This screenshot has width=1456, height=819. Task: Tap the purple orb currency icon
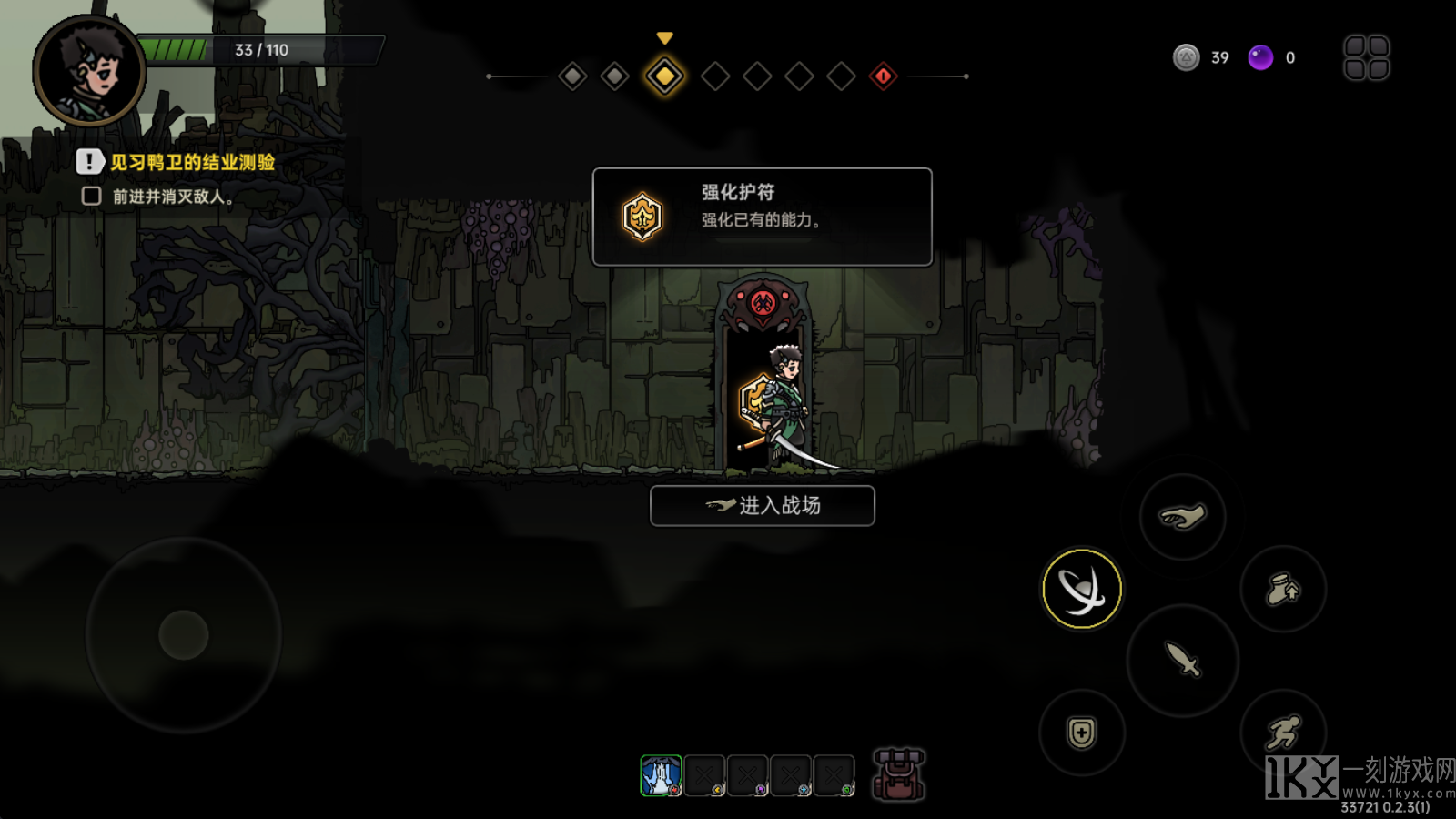click(1260, 58)
